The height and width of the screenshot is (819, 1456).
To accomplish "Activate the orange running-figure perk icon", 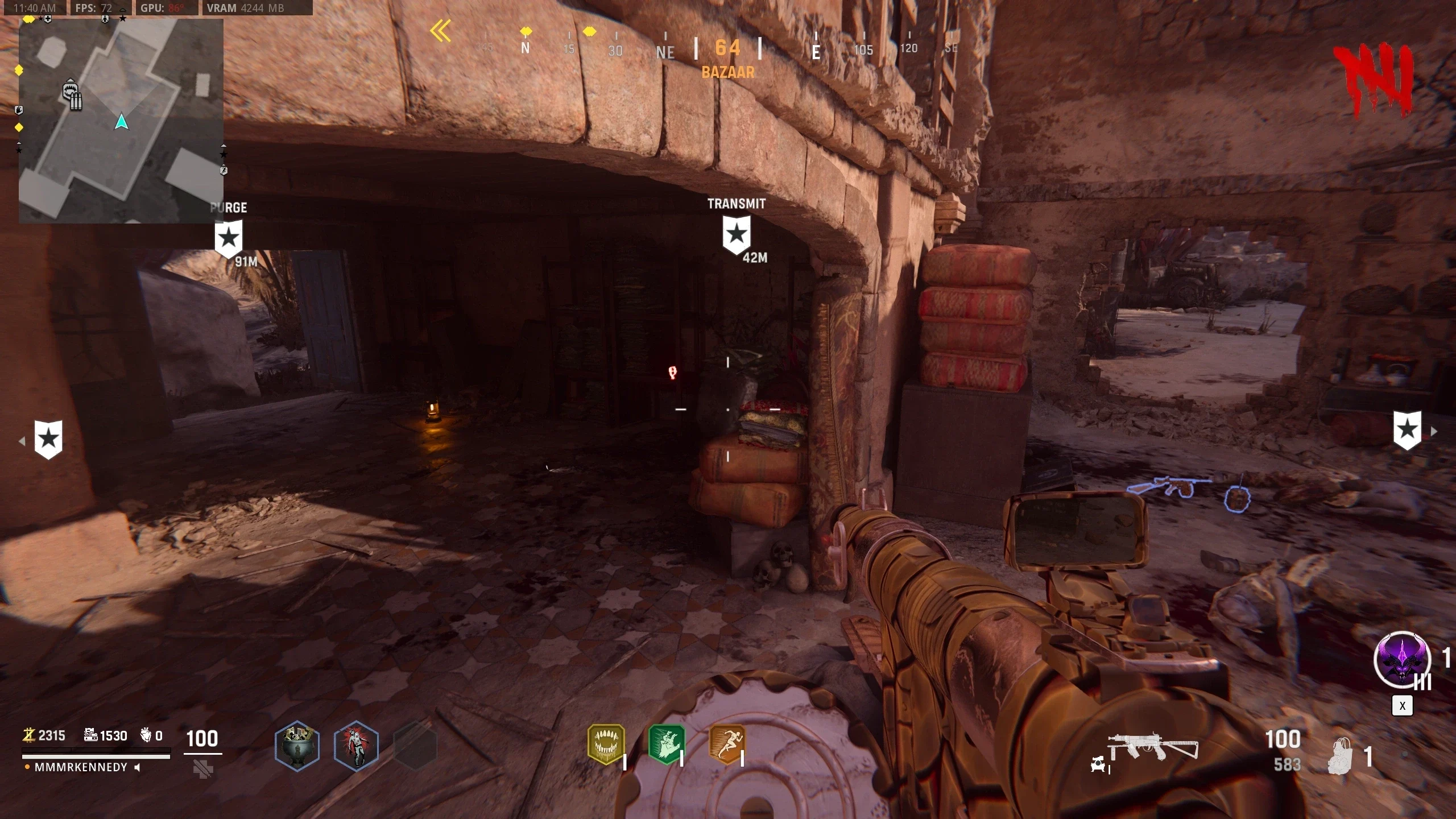I will pos(727,743).
